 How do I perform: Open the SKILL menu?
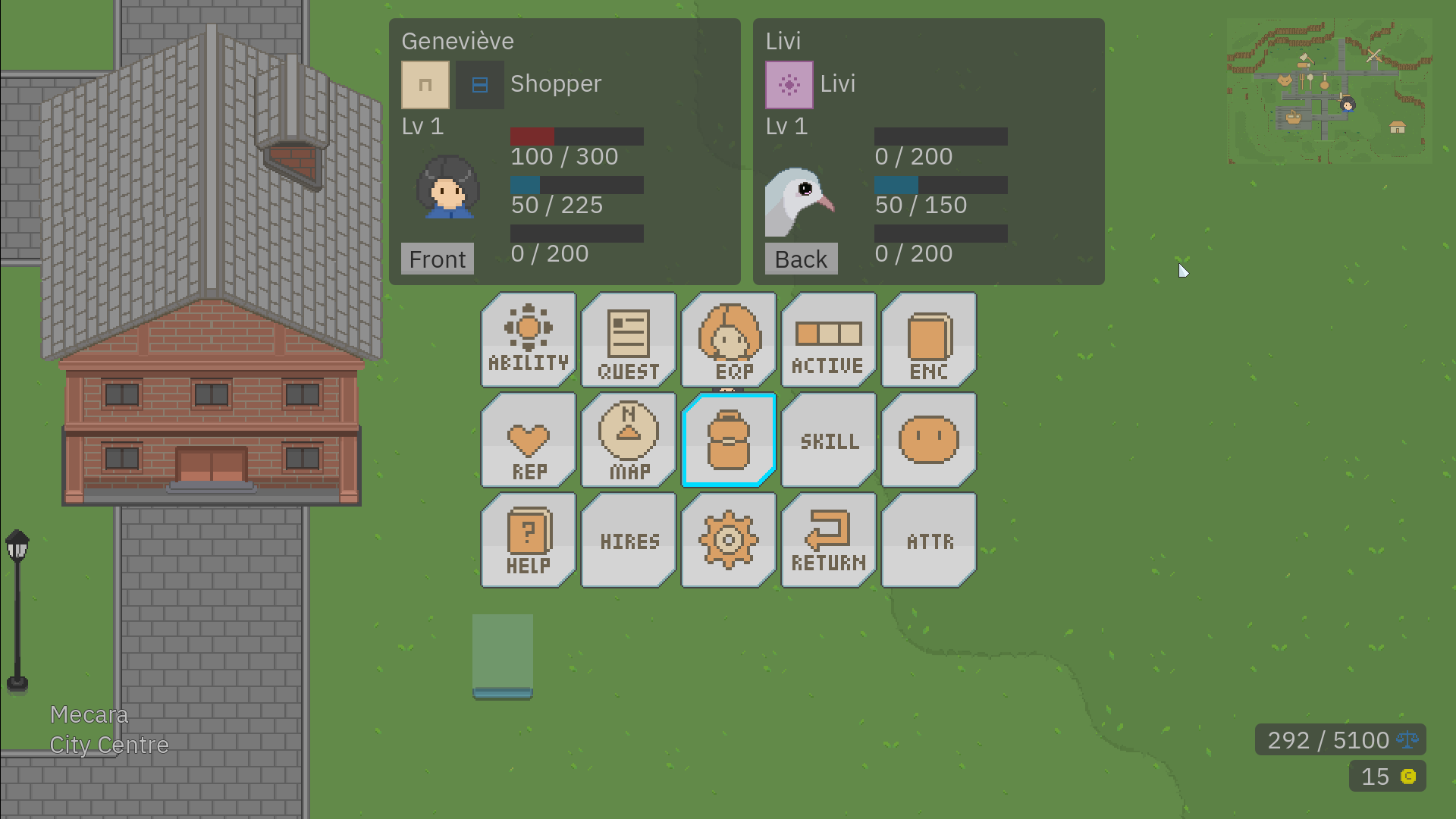click(828, 439)
